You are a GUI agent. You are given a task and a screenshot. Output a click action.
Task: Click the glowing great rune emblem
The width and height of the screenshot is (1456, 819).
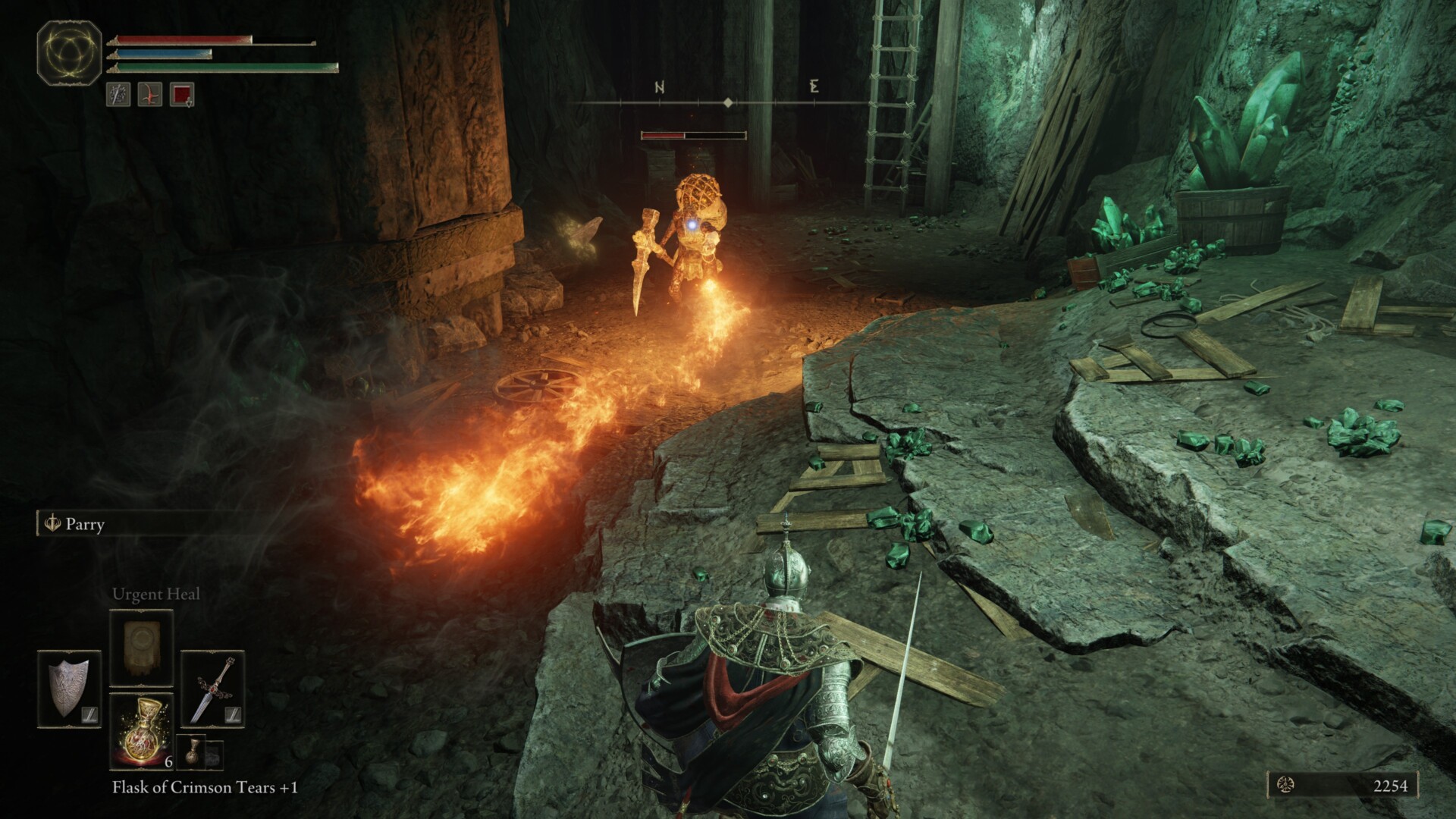pyautogui.click(x=70, y=52)
